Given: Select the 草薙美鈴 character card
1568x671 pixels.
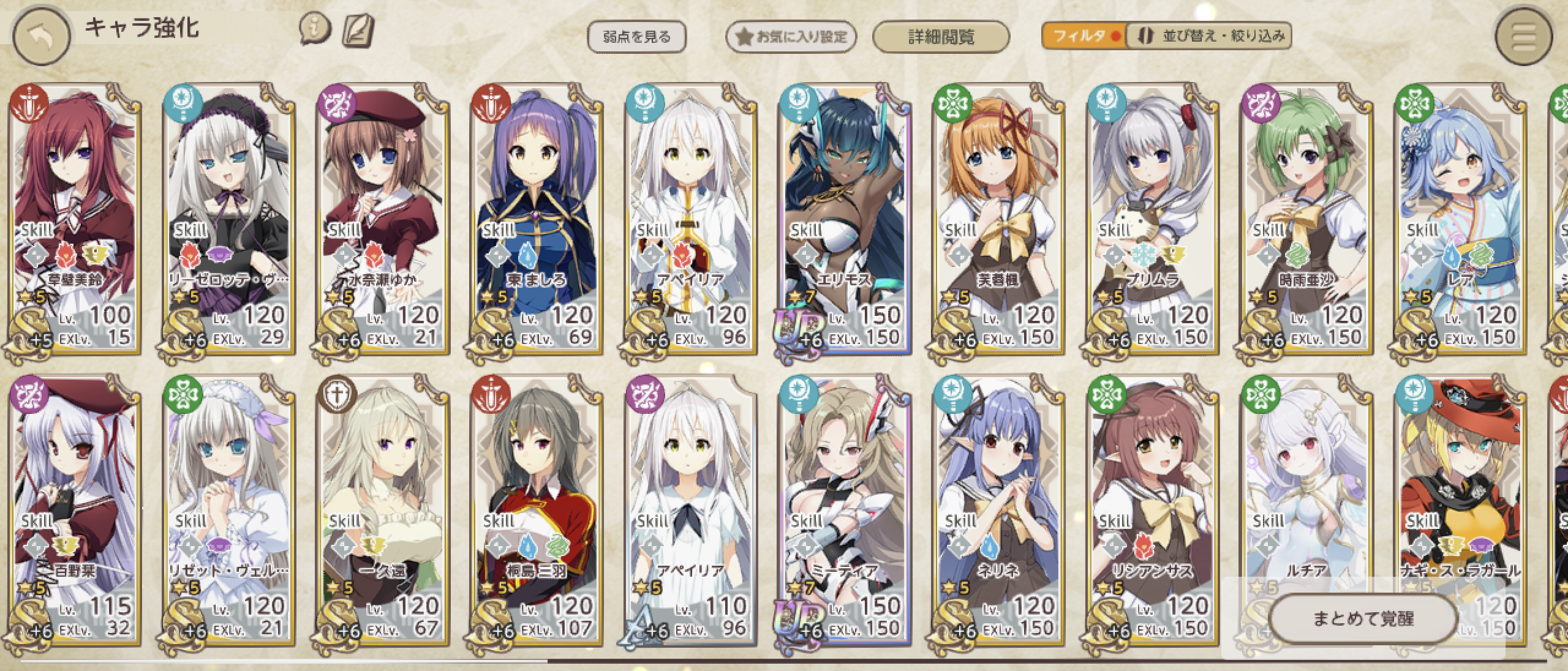Looking at the screenshot, I should coord(76,220).
